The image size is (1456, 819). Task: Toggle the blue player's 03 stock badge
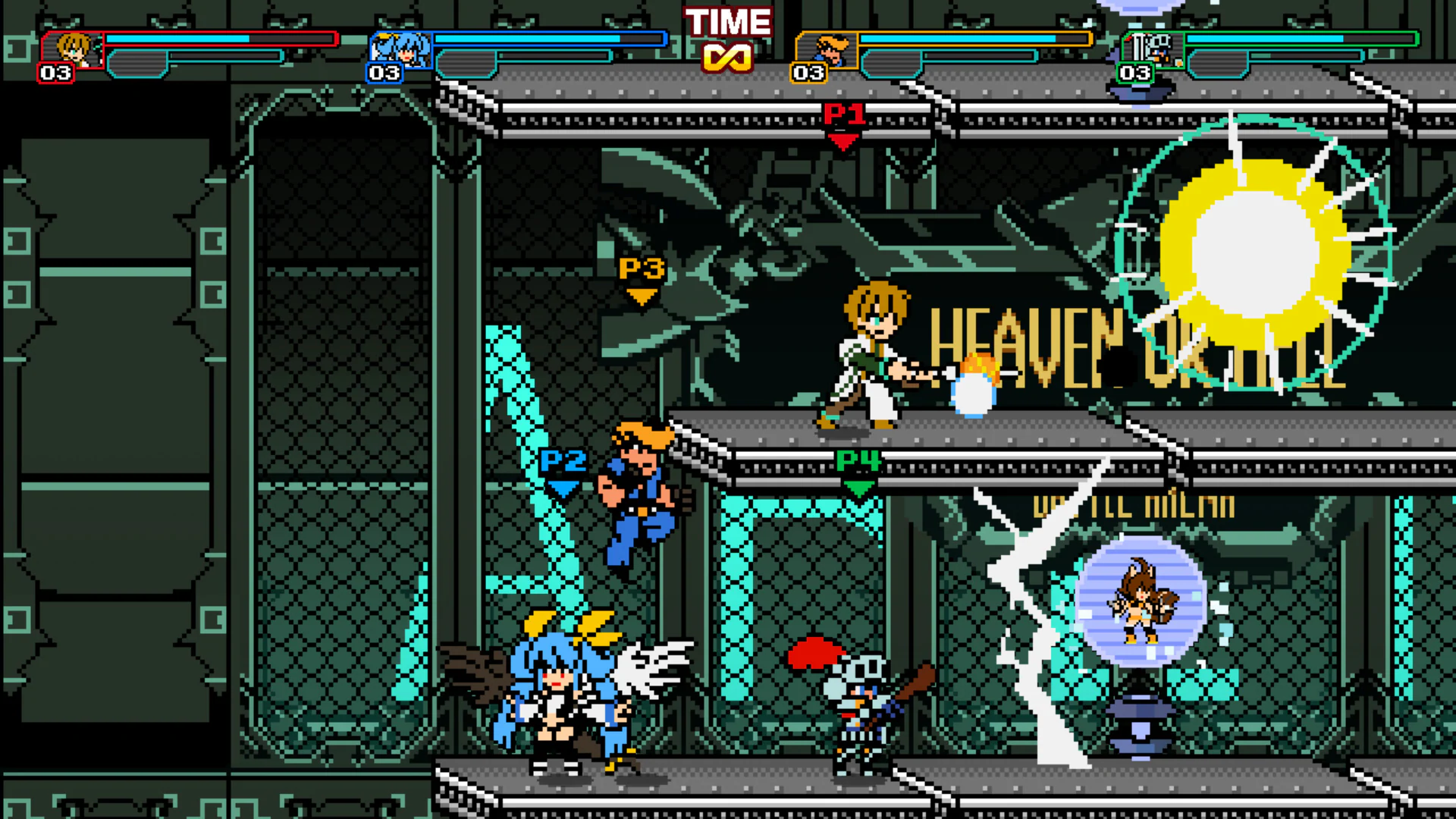click(x=385, y=74)
